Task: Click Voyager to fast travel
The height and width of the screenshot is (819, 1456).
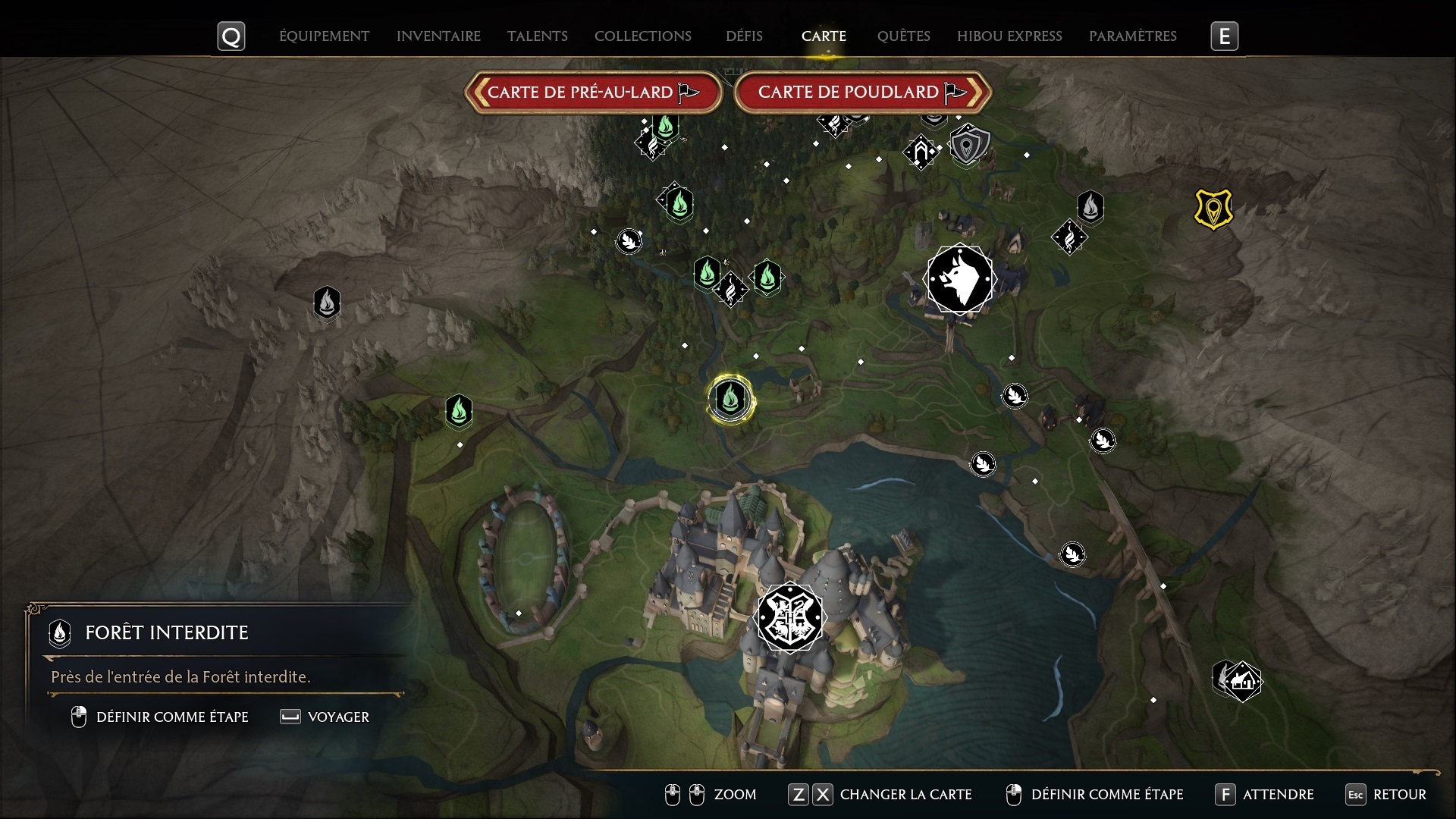Action: 337,717
